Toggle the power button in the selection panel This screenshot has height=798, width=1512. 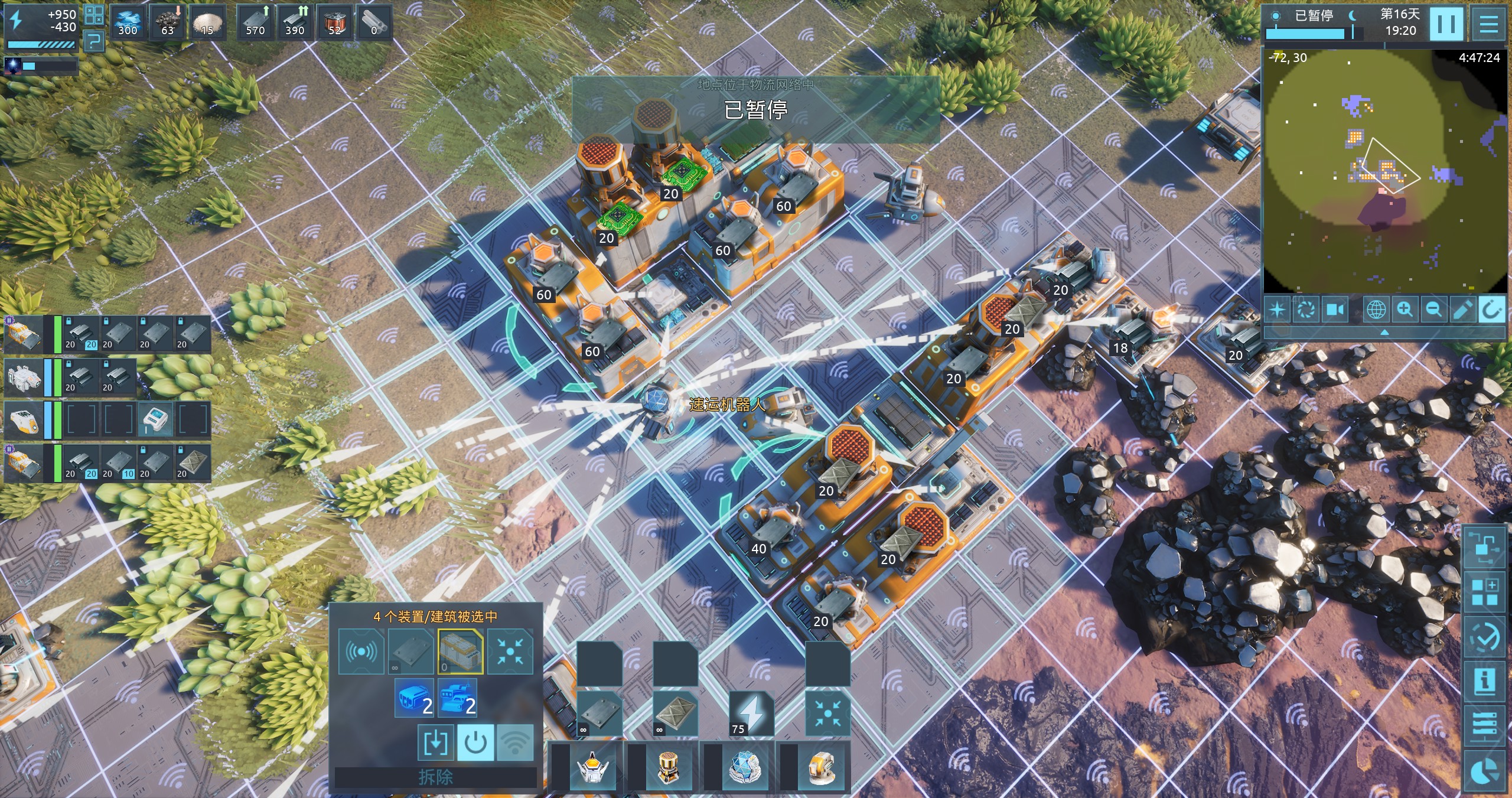coord(475,742)
